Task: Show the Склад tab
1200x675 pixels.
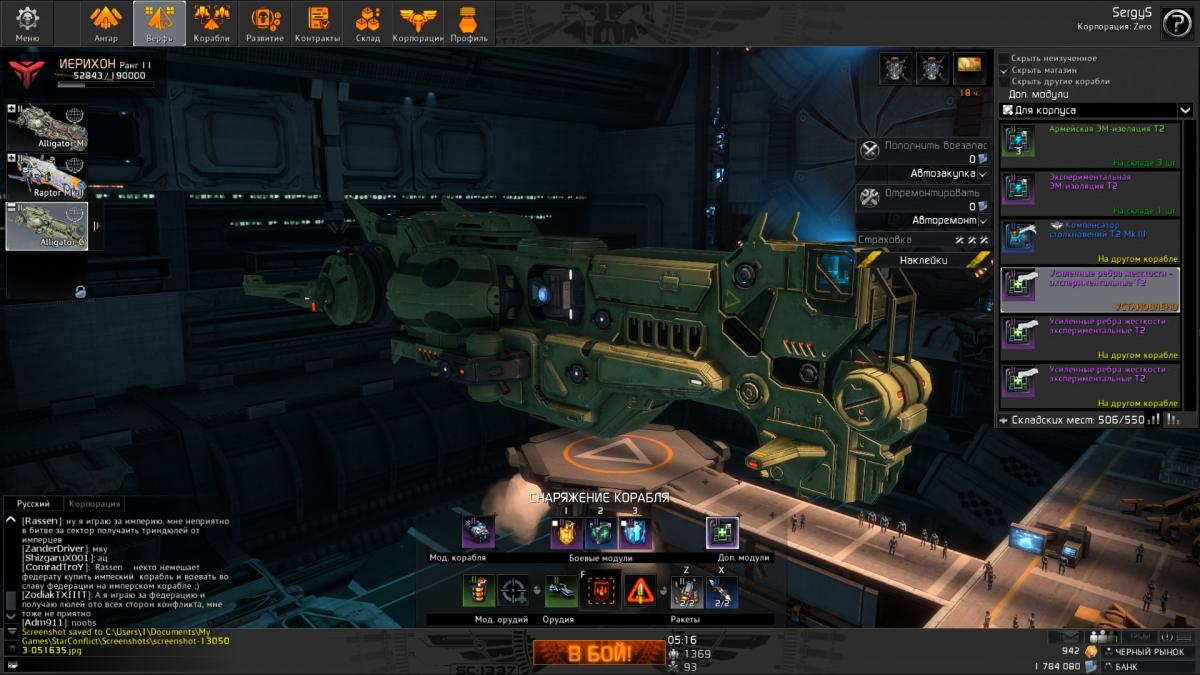Action: (x=368, y=23)
